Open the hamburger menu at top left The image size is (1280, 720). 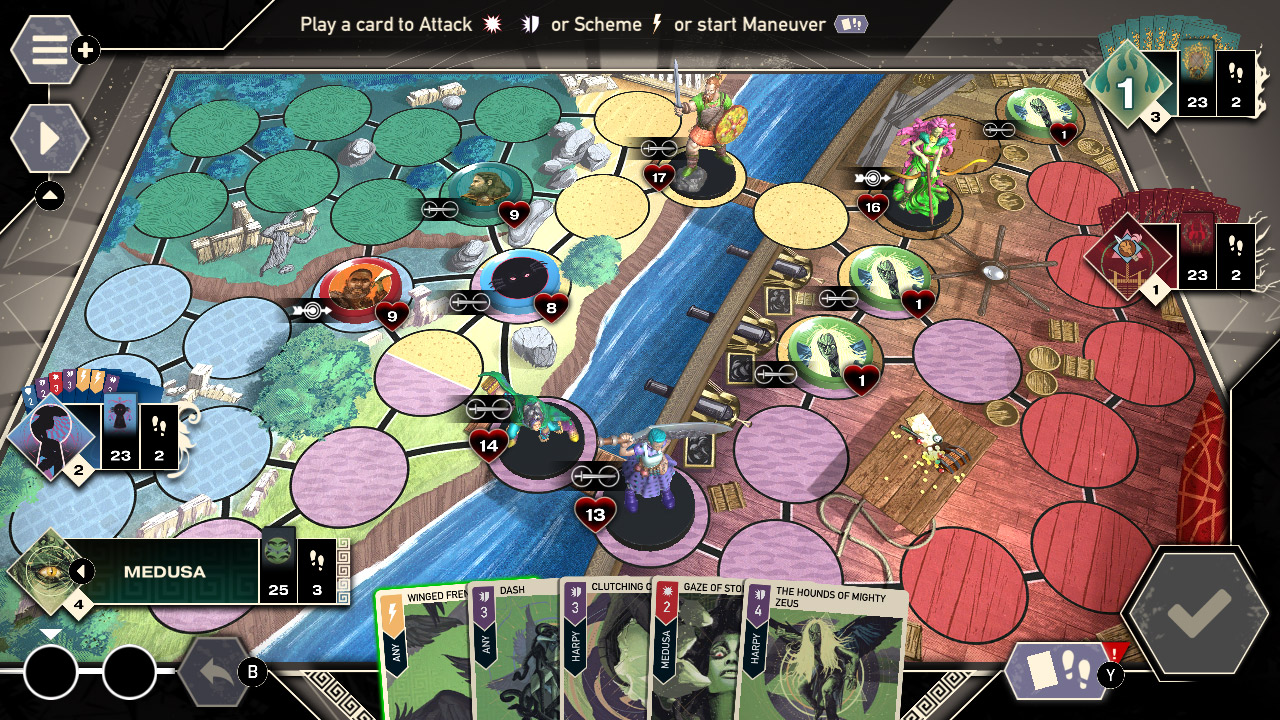click(44, 47)
